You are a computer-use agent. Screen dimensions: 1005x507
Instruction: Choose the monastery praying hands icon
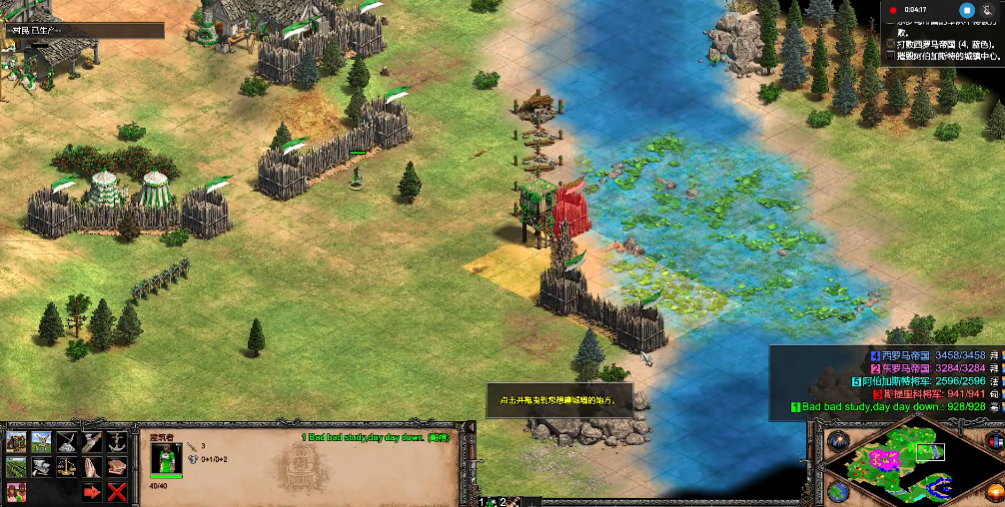coord(91,466)
